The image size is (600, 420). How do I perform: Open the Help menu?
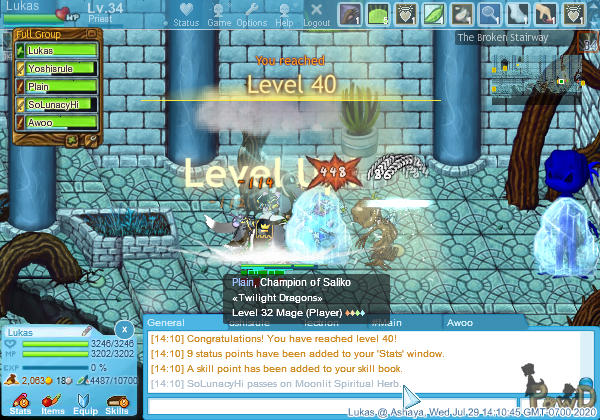point(284,14)
